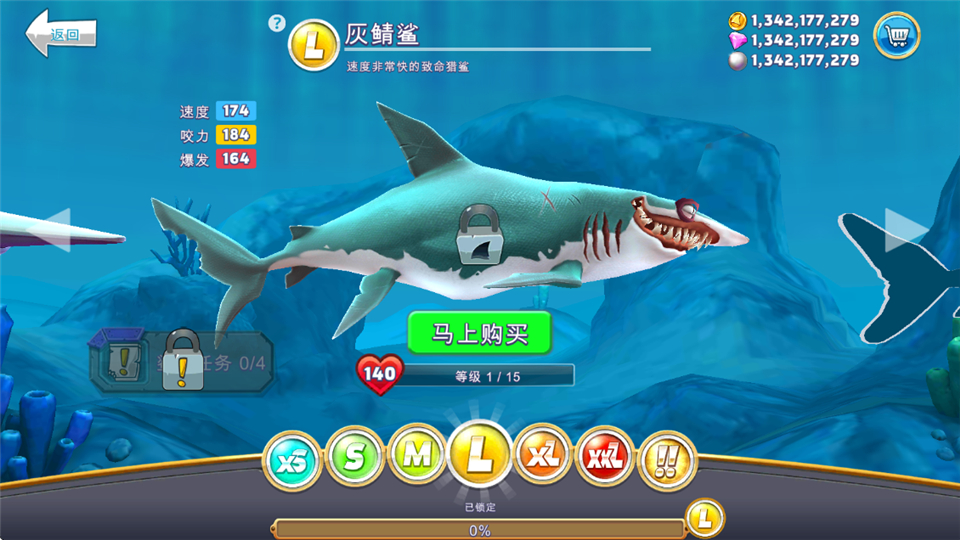The height and width of the screenshot is (540, 960).
Task: Choose the L shark size tab
Action: click(480, 455)
